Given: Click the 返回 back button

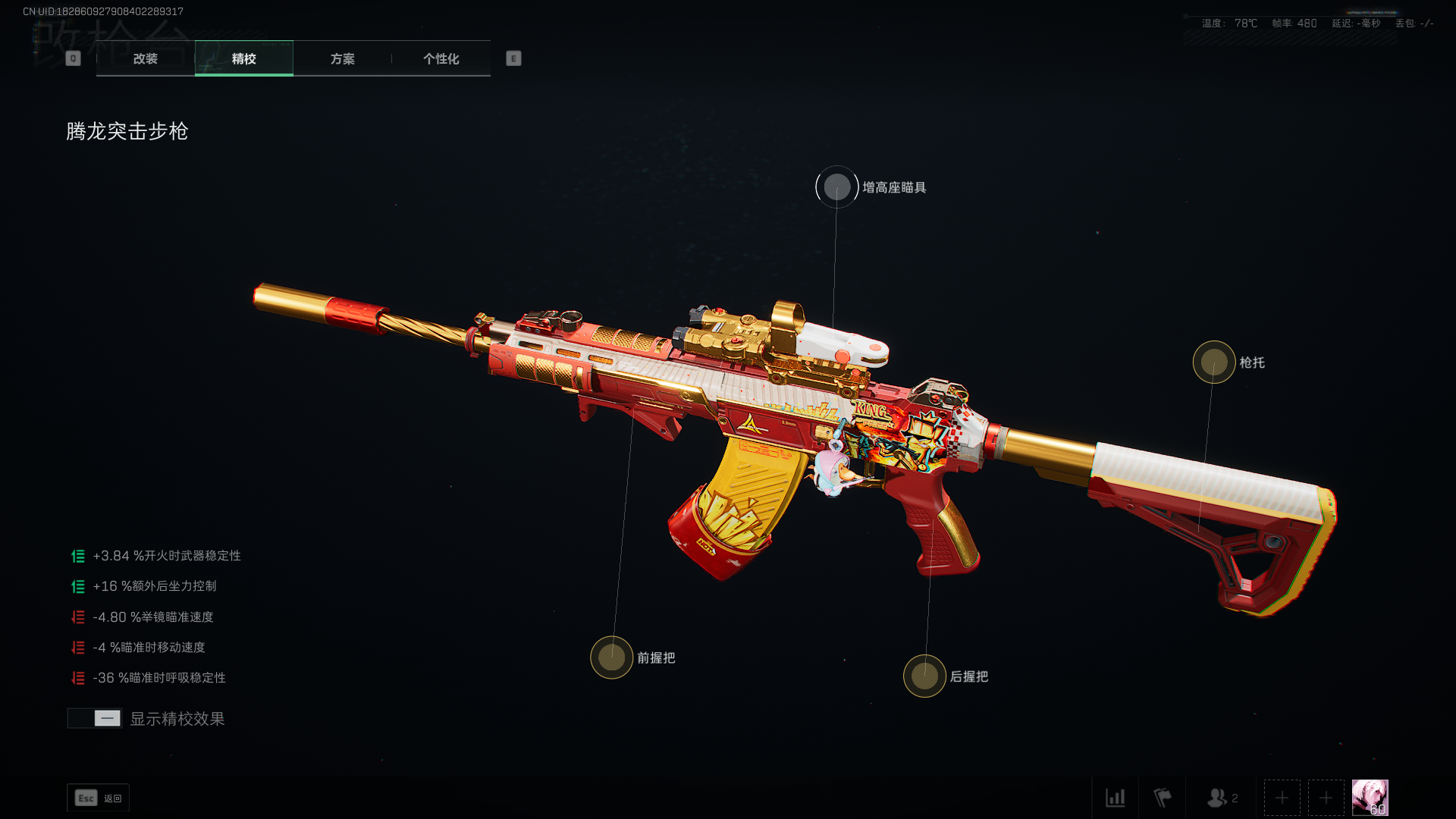Looking at the screenshot, I should (x=99, y=798).
